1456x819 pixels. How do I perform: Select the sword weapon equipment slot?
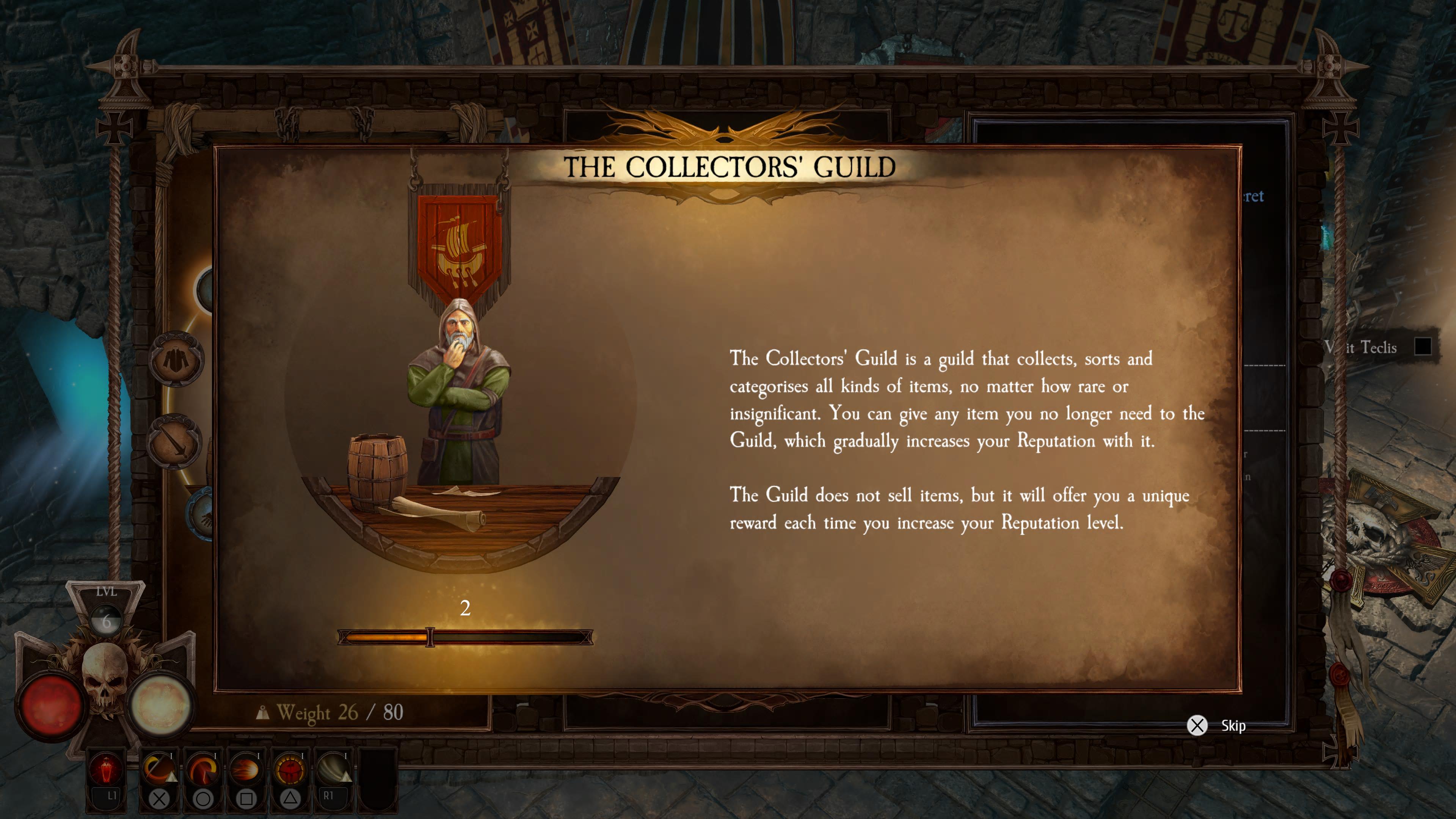tap(175, 441)
